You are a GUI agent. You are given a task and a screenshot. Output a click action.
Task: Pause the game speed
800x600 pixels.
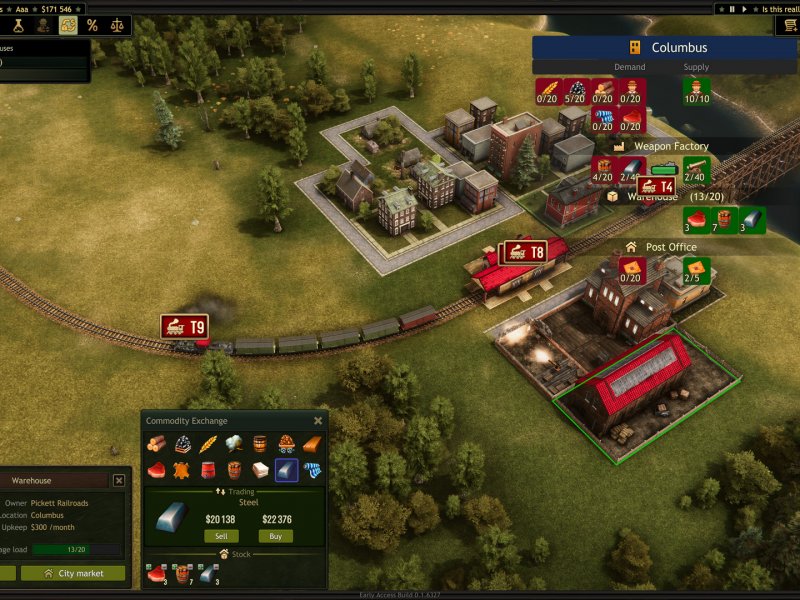(732, 9)
